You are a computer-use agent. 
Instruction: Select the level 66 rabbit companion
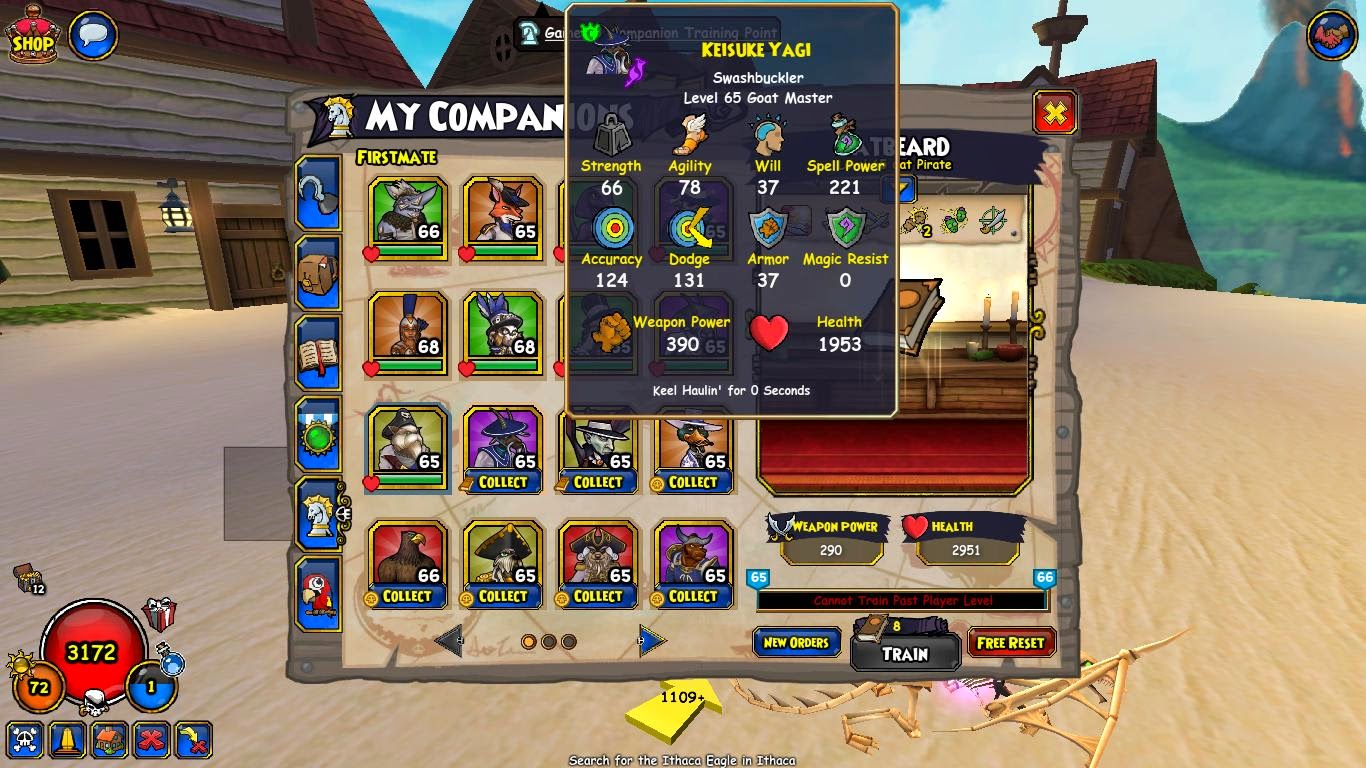point(407,211)
